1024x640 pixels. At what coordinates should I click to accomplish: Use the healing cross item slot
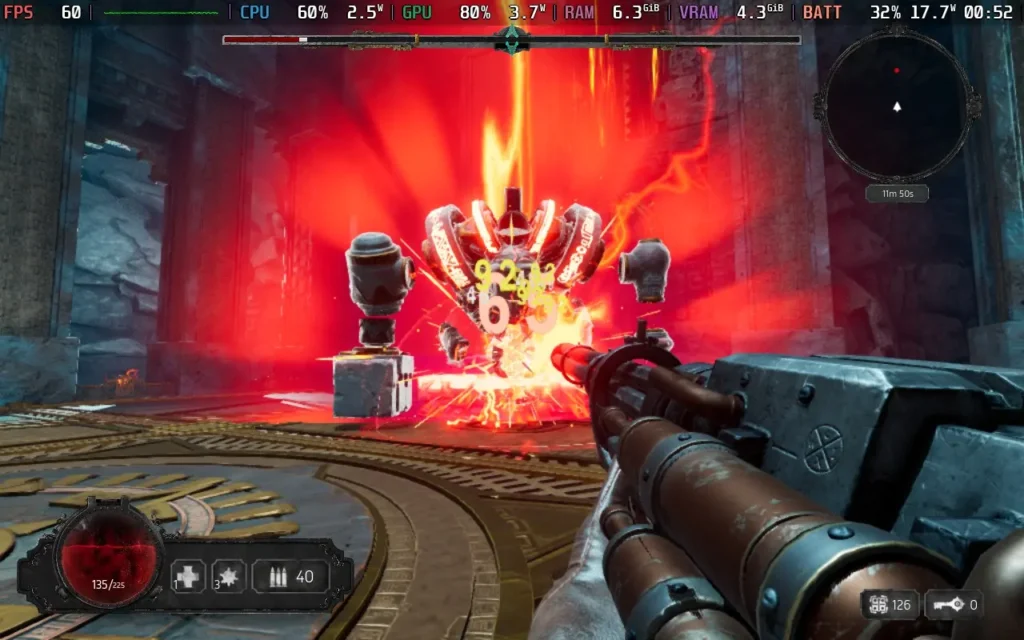(x=188, y=576)
